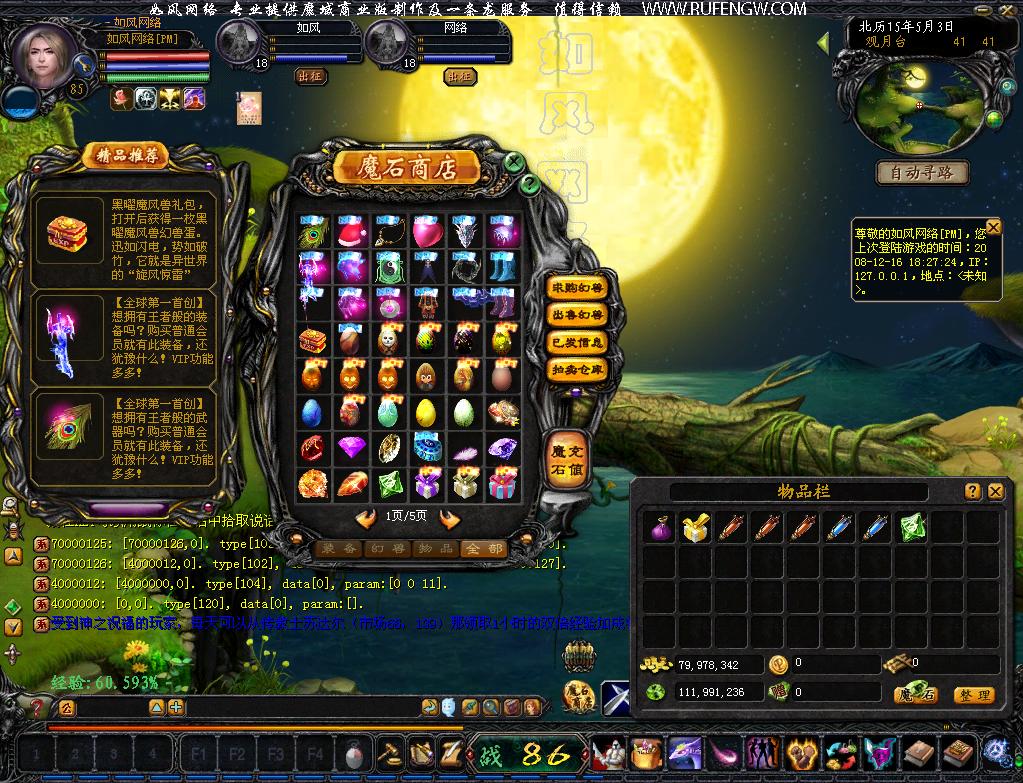The width and height of the screenshot is (1023, 783).
Task: Close the login notice popup
Action: (x=993, y=228)
